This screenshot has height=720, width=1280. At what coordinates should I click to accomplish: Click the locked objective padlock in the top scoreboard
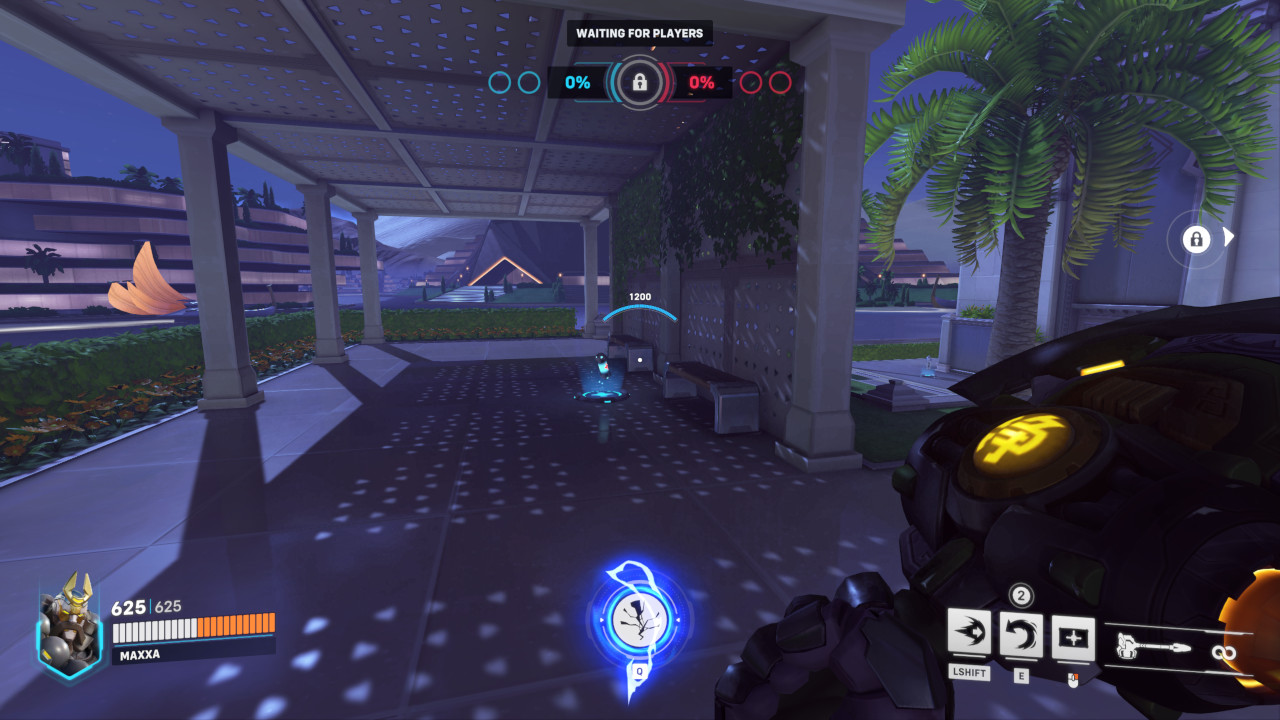point(638,83)
